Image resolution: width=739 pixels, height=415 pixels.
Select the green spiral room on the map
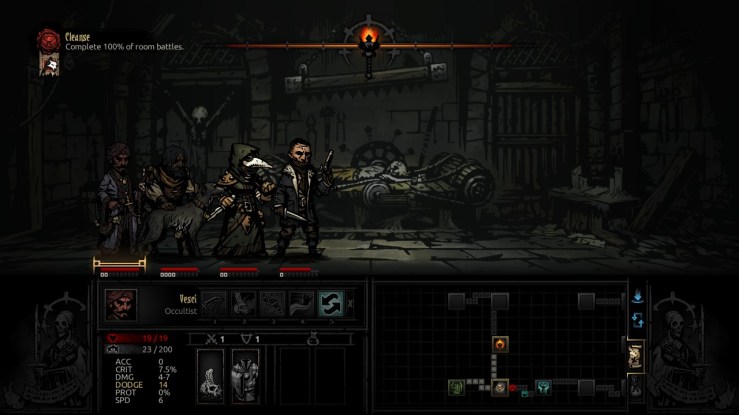pos(456,386)
